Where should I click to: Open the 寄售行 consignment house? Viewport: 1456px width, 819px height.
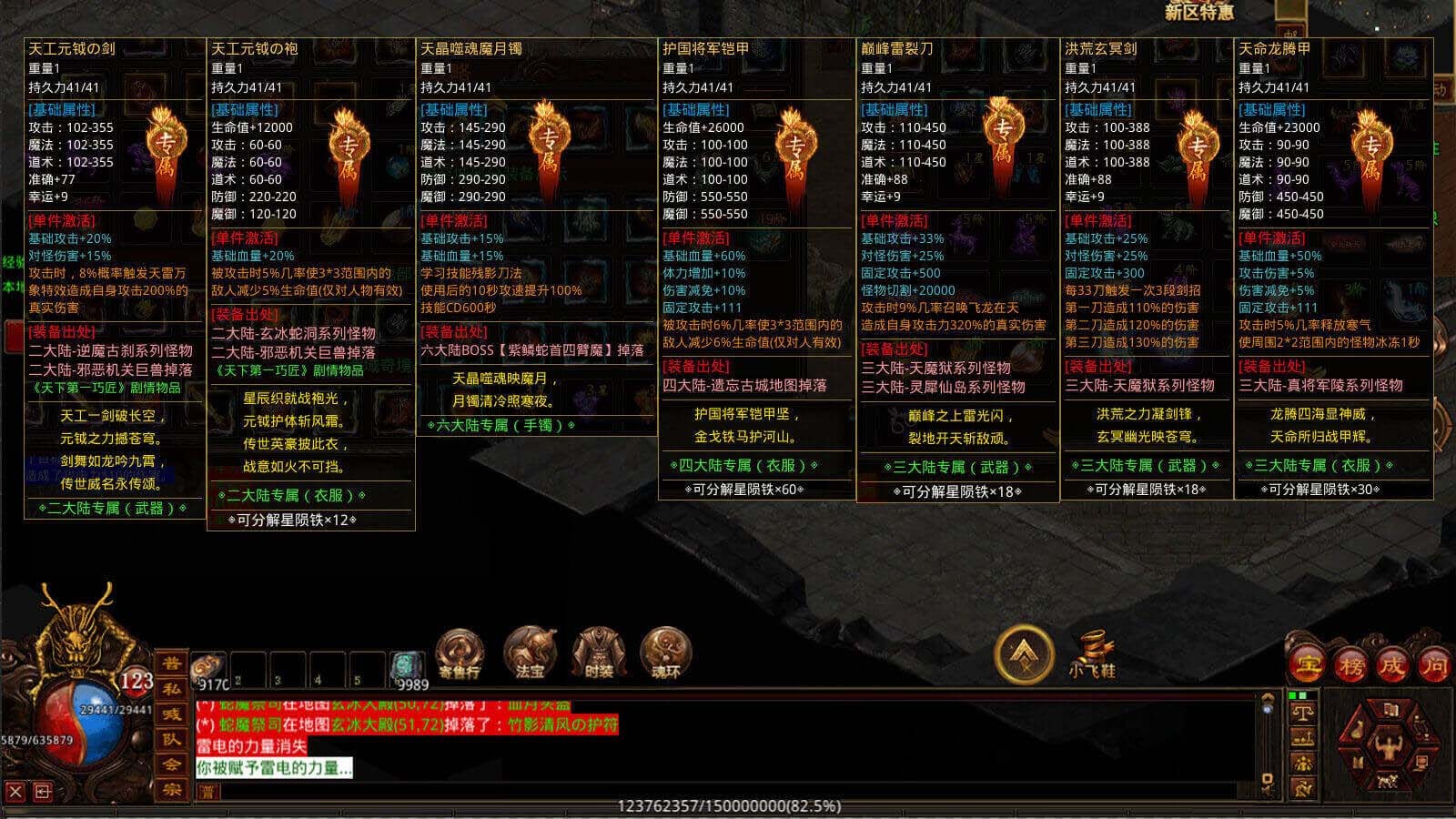460,653
